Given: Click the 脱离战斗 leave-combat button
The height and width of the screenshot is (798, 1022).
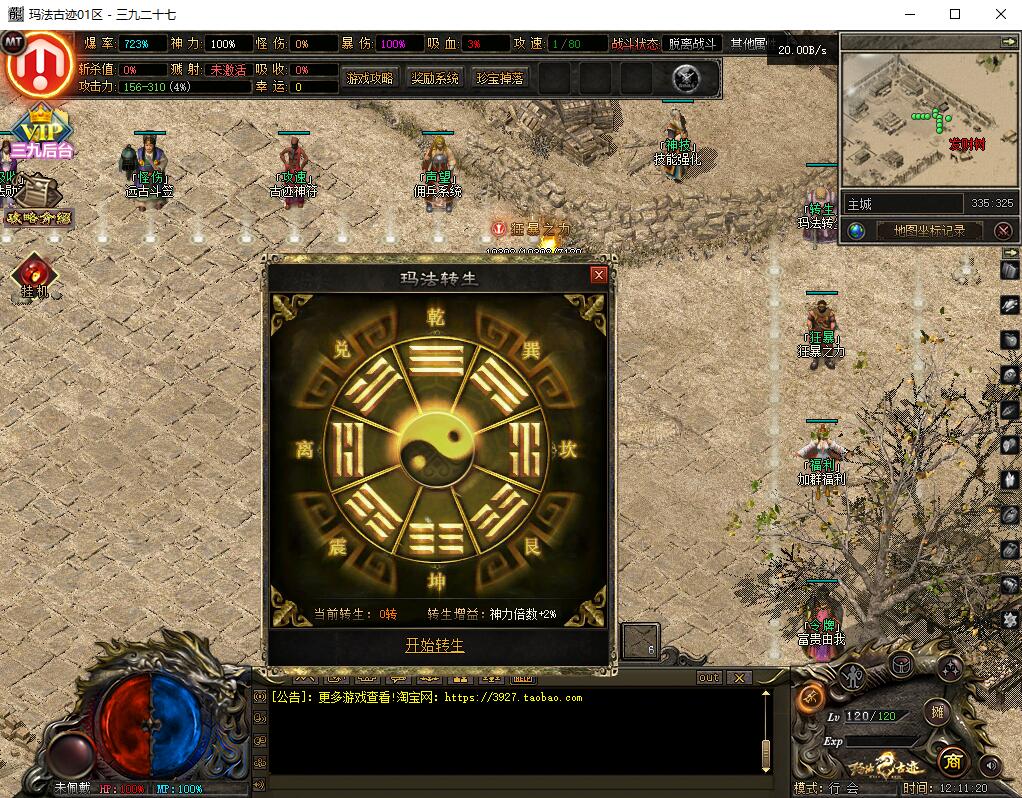Looking at the screenshot, I should 692,44.
